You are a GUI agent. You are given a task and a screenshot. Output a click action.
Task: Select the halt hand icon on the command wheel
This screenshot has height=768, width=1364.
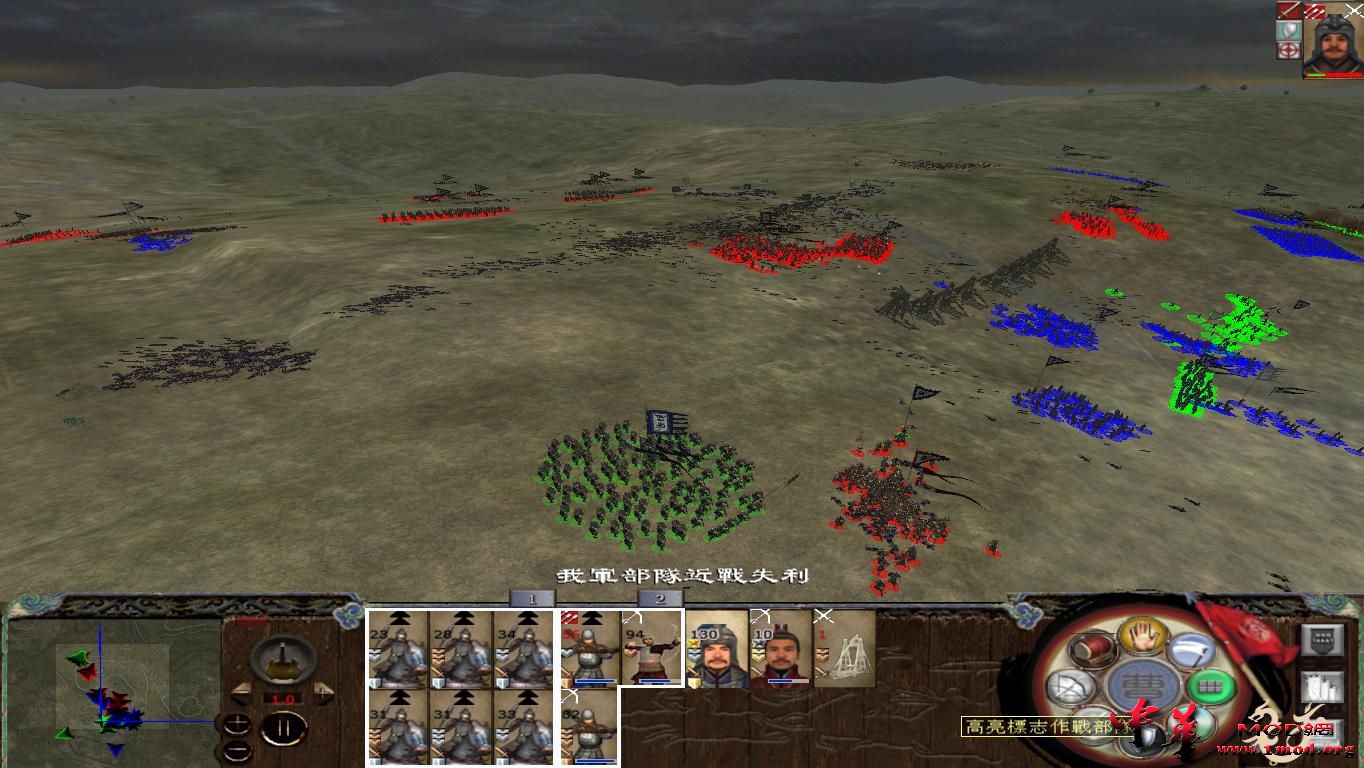pos(1144,635)
